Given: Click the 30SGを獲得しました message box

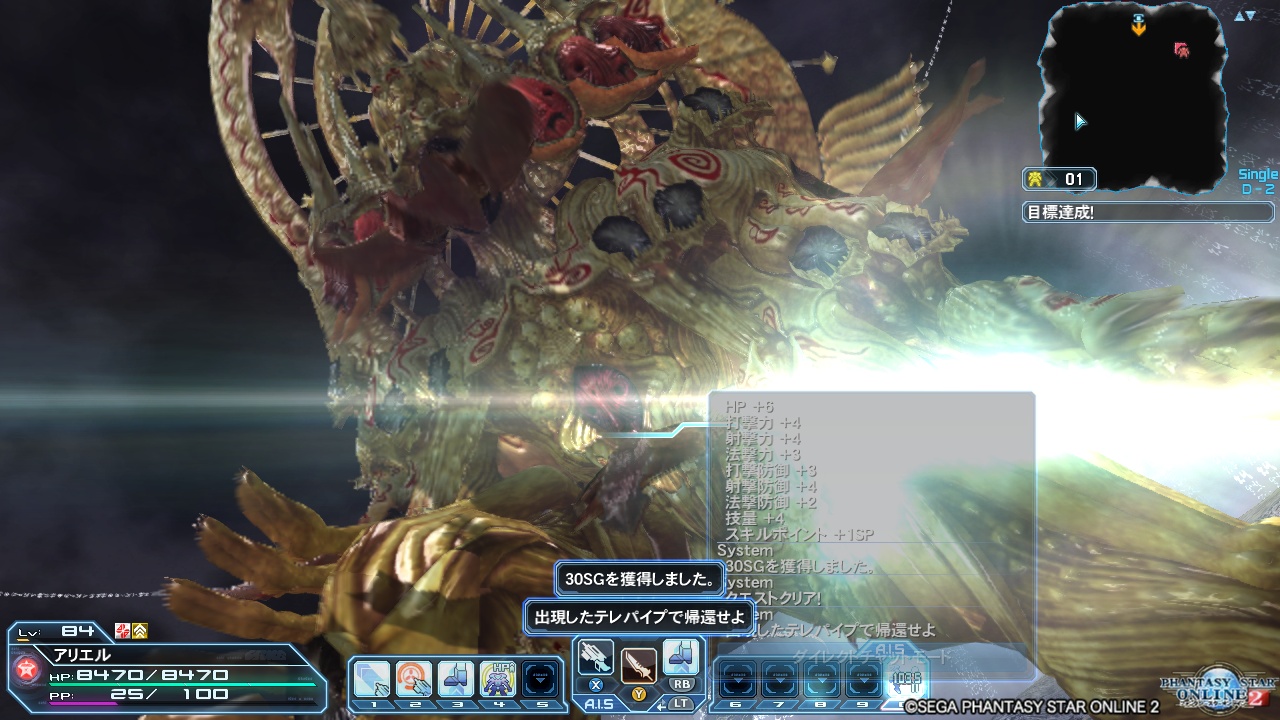Looking at the screenshot, I should click(641, 579).
